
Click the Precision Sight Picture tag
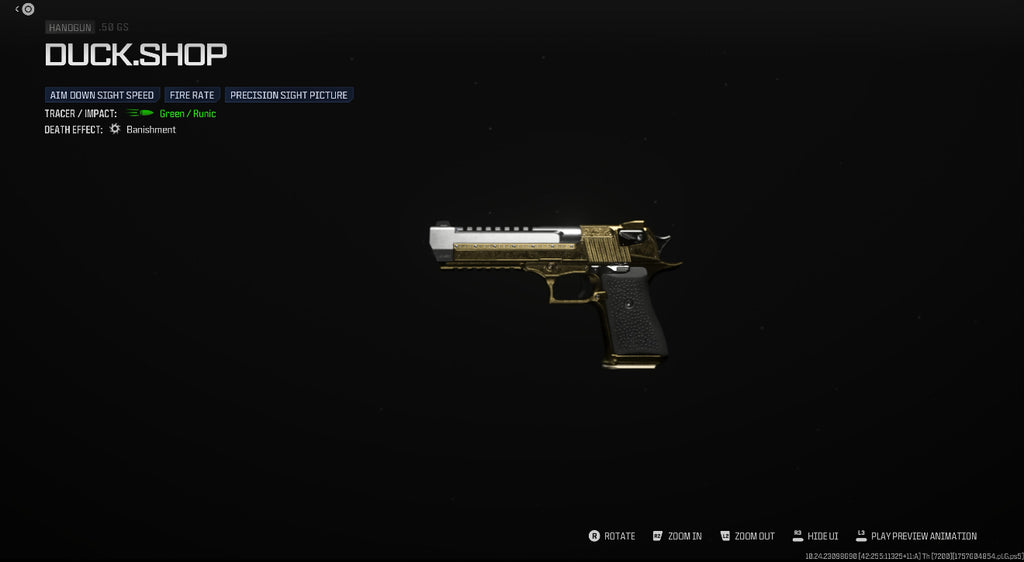289,95
